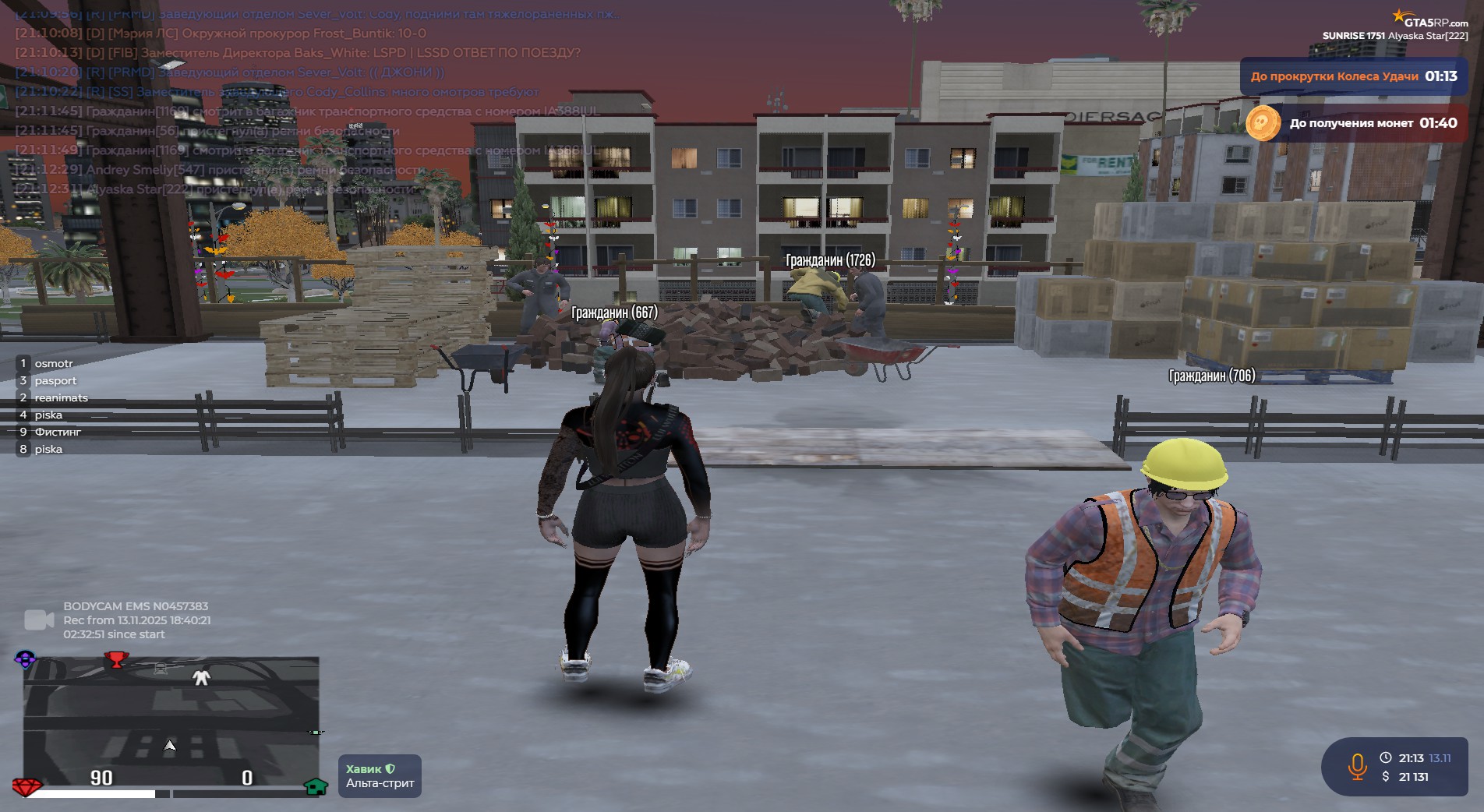Activate the reanimats quick bind

coord(60,398)
